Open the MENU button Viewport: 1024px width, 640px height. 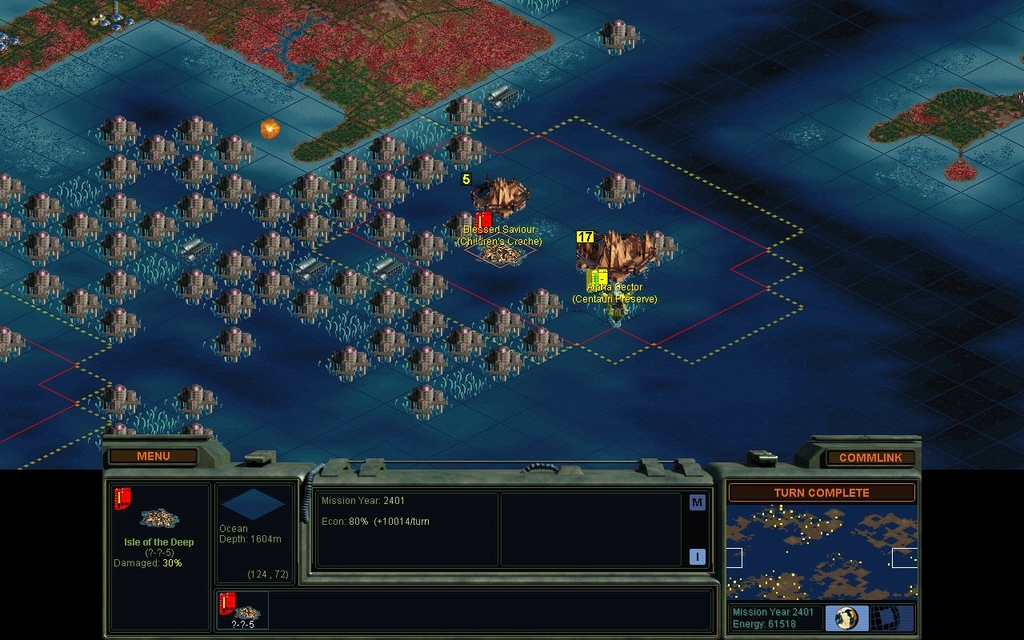coord(153,457)
